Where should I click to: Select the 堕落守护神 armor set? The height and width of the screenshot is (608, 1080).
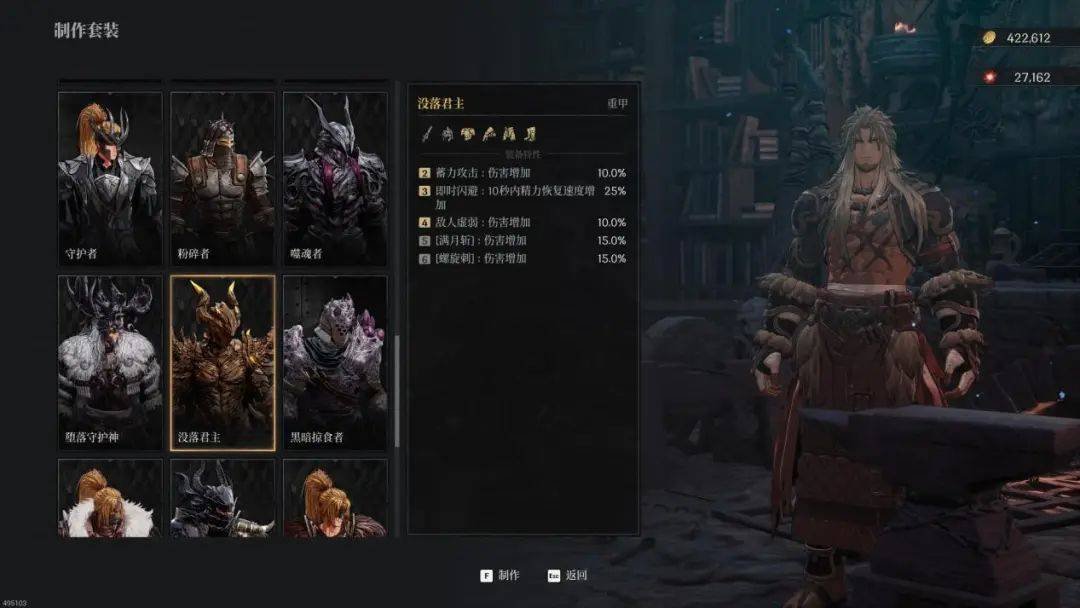(x=110, y=362)
